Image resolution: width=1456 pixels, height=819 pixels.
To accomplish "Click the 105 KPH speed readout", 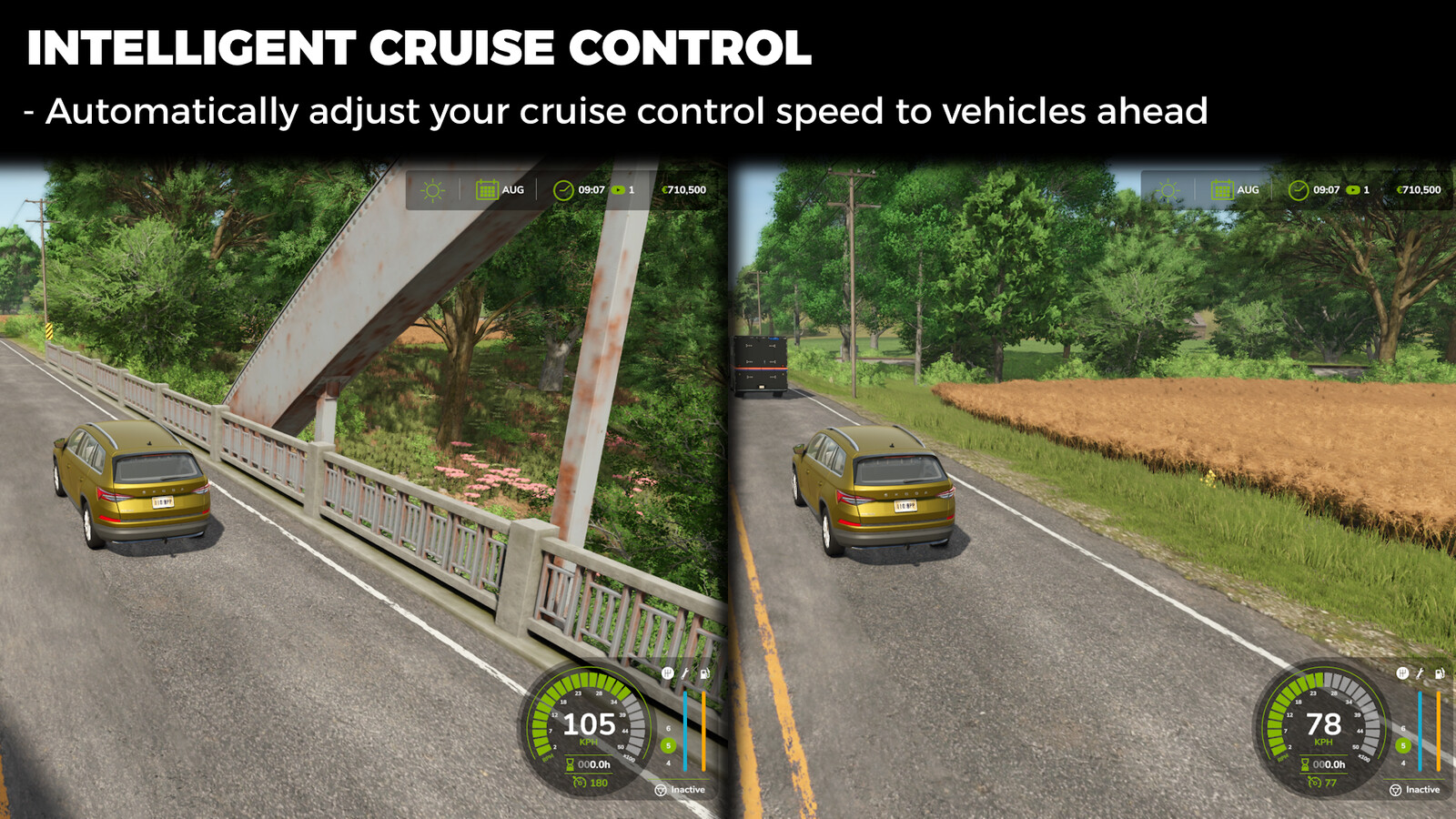I will pyautogui.click(x=589, y=723).
